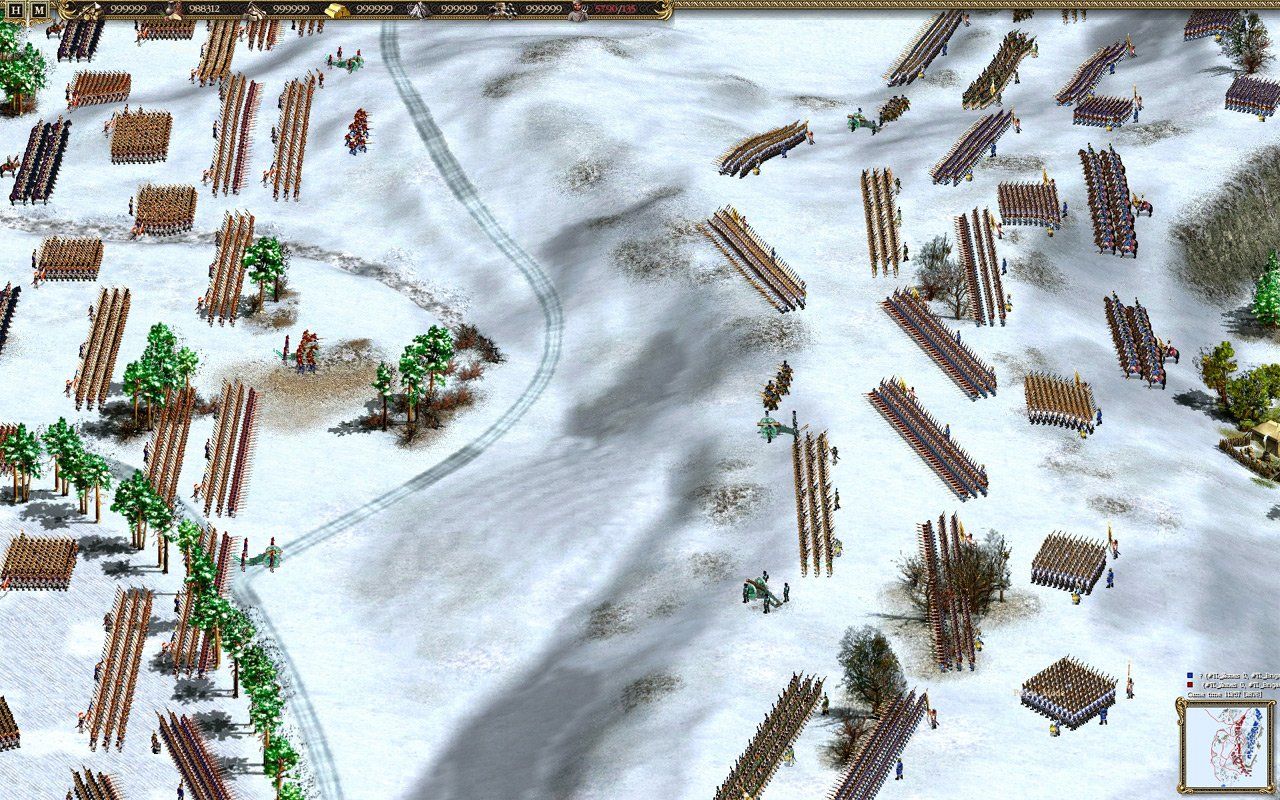The height and width of the screenshot is (800, 1280).
Task: Click the peasant population icon
Action: [x=575, y=10]
